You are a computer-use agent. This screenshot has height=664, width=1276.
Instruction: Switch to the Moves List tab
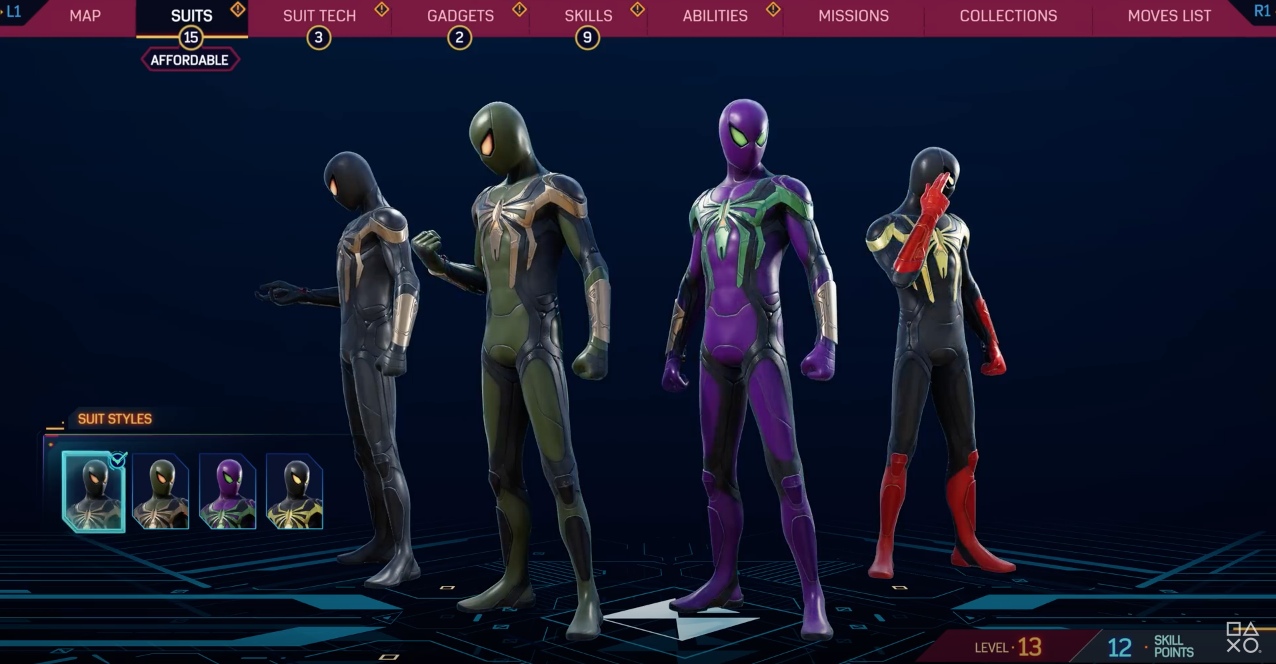[1169, 16]
